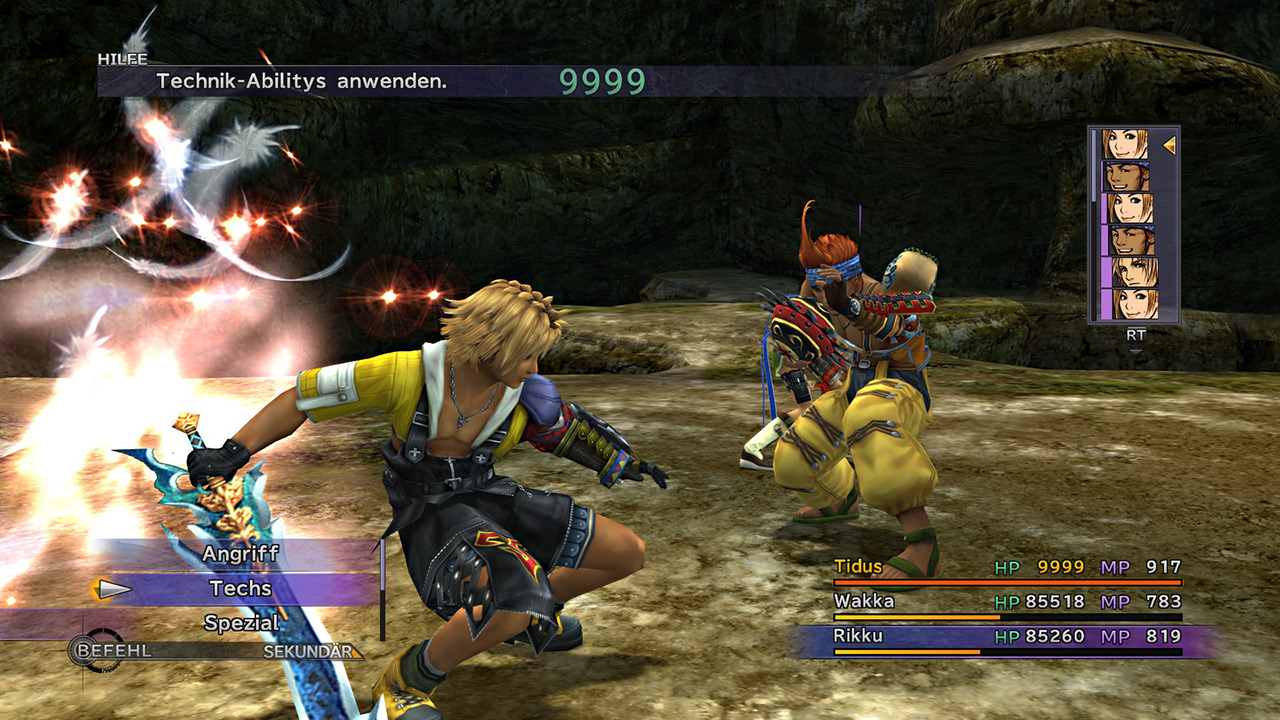
Task: Select Tidus in the party status list
Action: [1006, 567]
